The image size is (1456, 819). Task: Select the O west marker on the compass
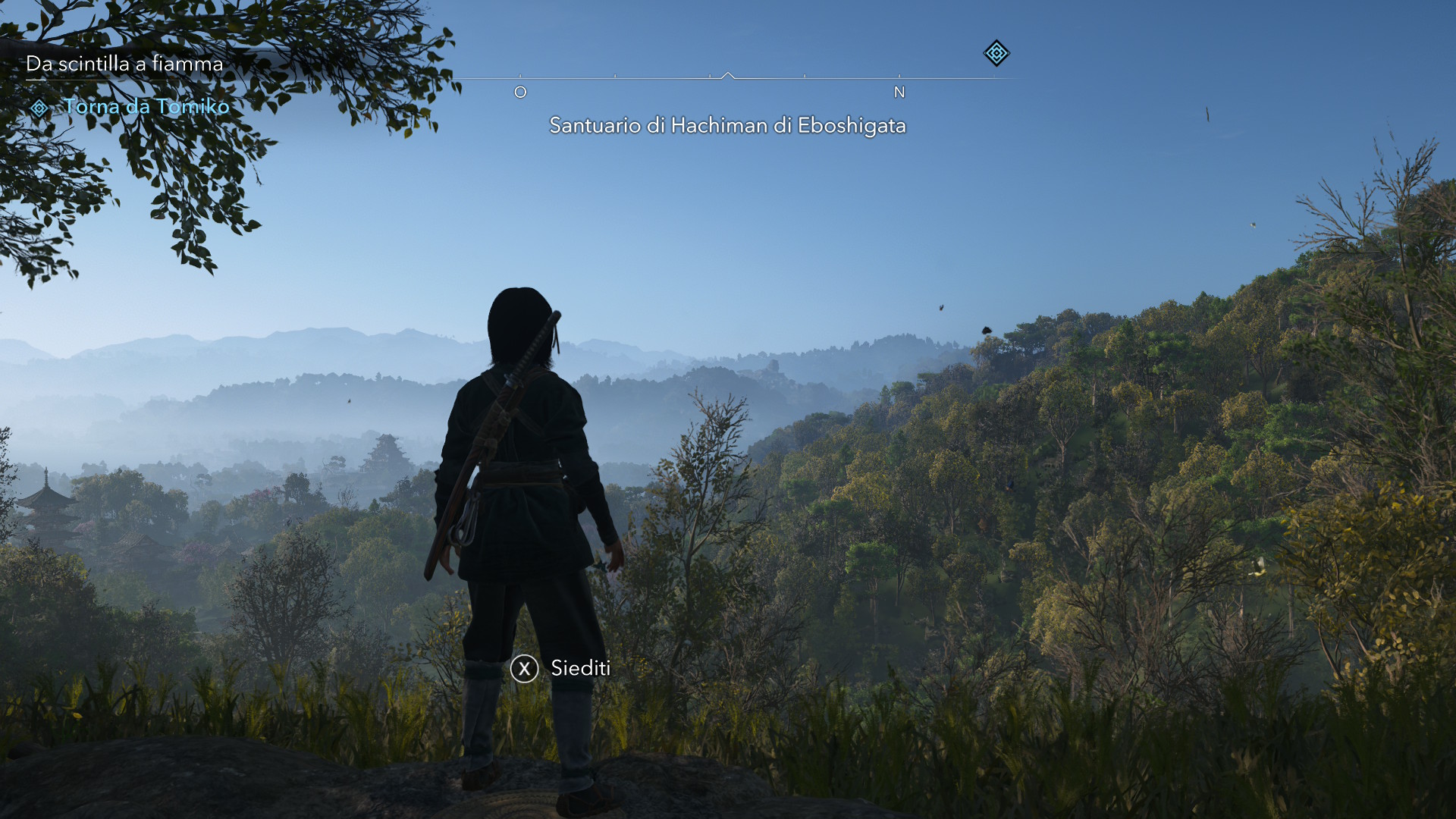click(520, 91)
